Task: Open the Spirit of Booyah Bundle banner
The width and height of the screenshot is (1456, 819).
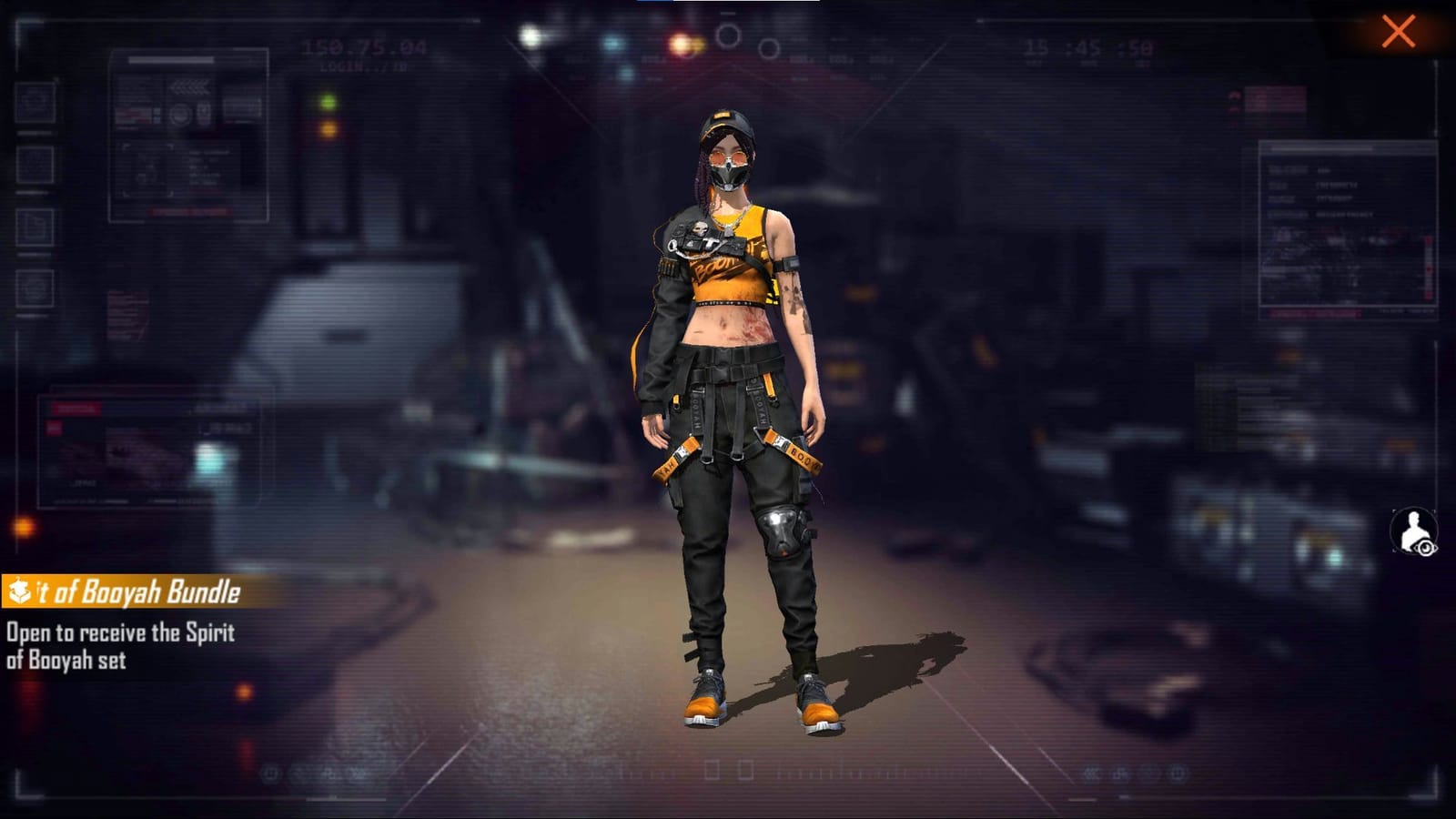Action: (x=123, y=591)
